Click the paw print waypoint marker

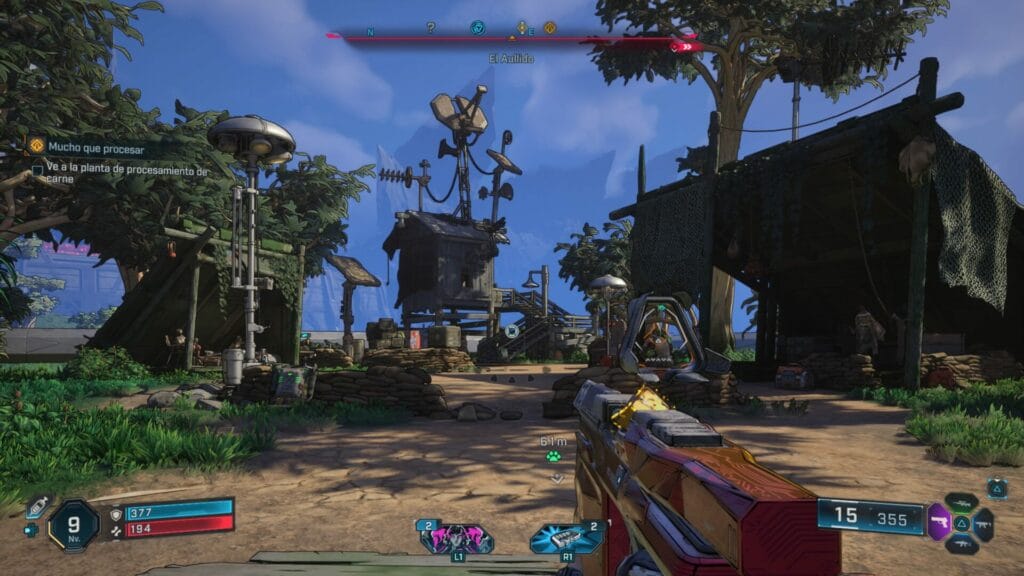(553, 456)
